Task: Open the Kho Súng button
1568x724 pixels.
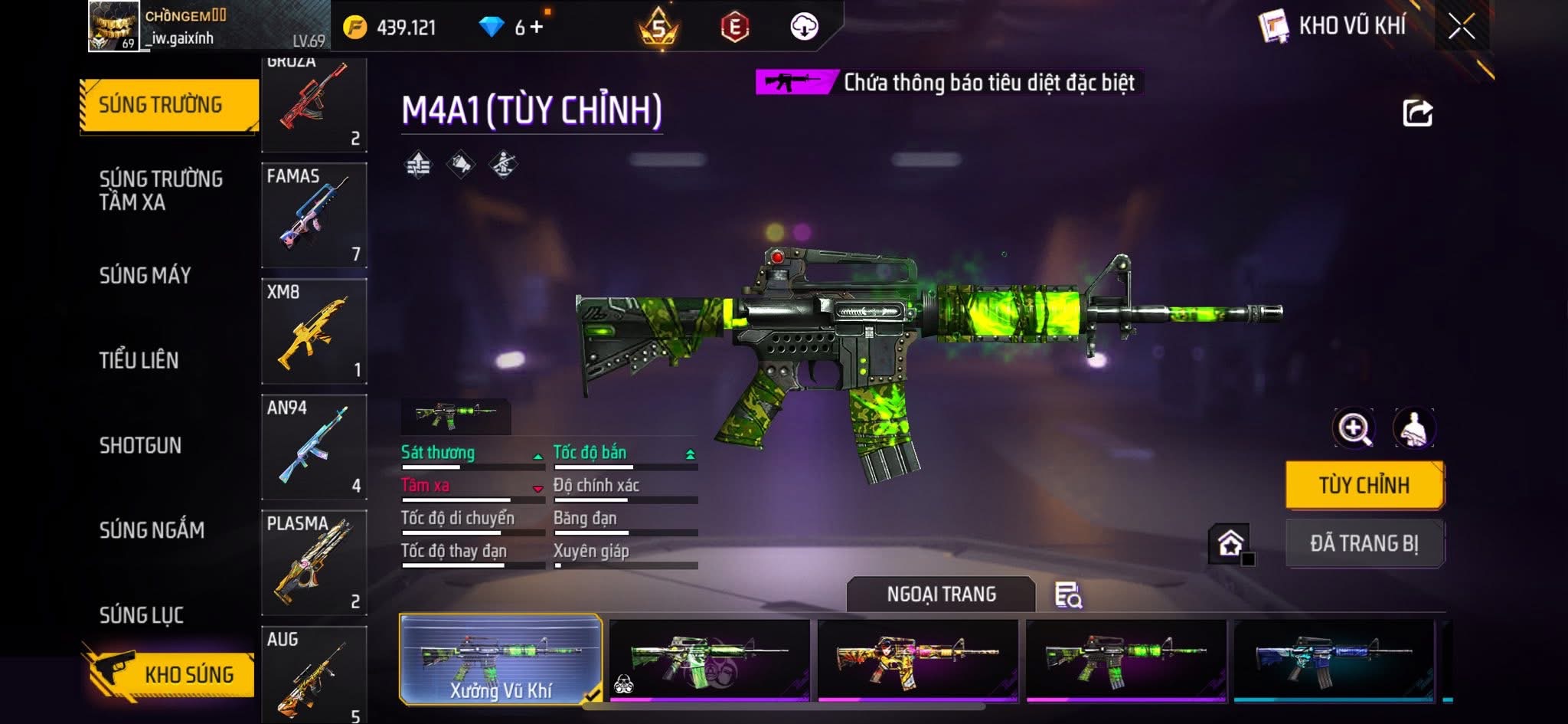Action: pyautogui.click(x=170, y=674)
